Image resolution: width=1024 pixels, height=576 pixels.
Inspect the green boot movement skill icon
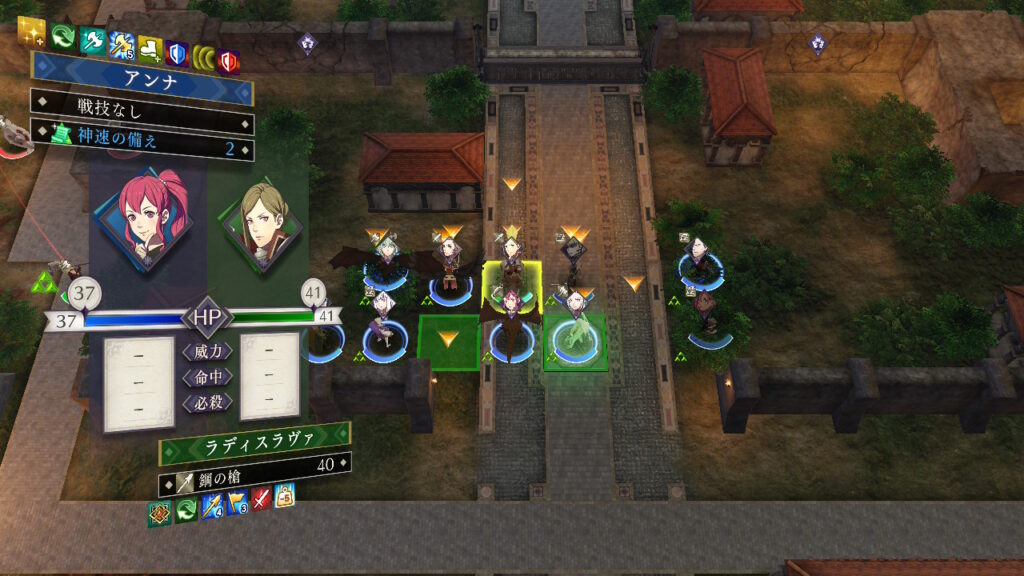(x=150, y=48)
